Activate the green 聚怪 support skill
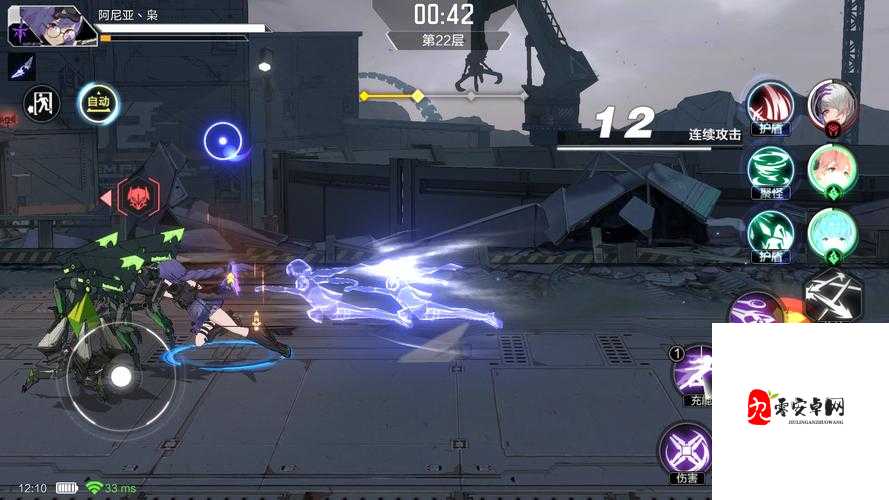This screenshot has width=889, height=500. point(770,168)
